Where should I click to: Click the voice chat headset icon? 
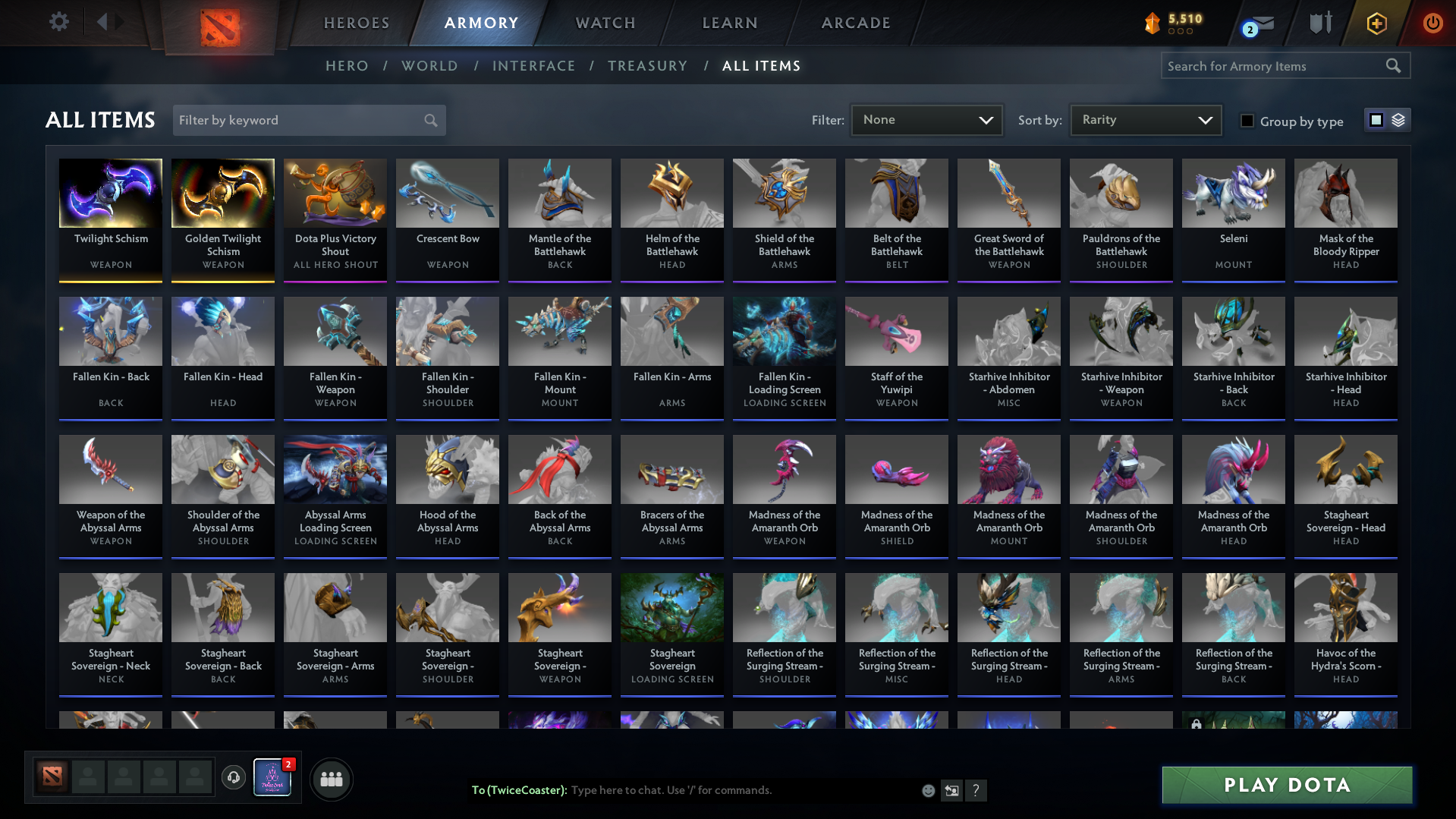click(x=233, y=778)
